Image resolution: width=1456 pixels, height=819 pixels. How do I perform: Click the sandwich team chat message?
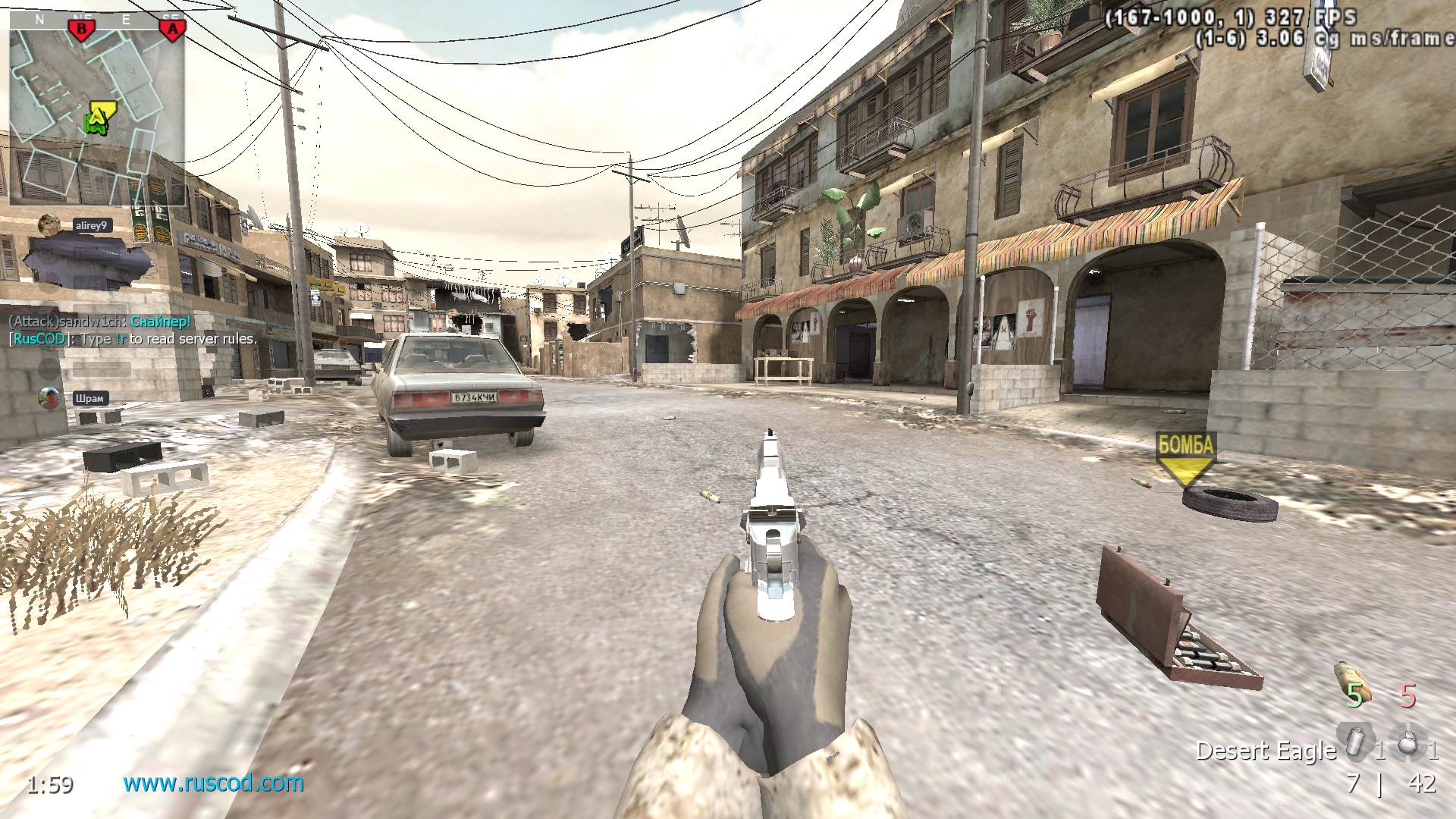click(x=99, y=322)
